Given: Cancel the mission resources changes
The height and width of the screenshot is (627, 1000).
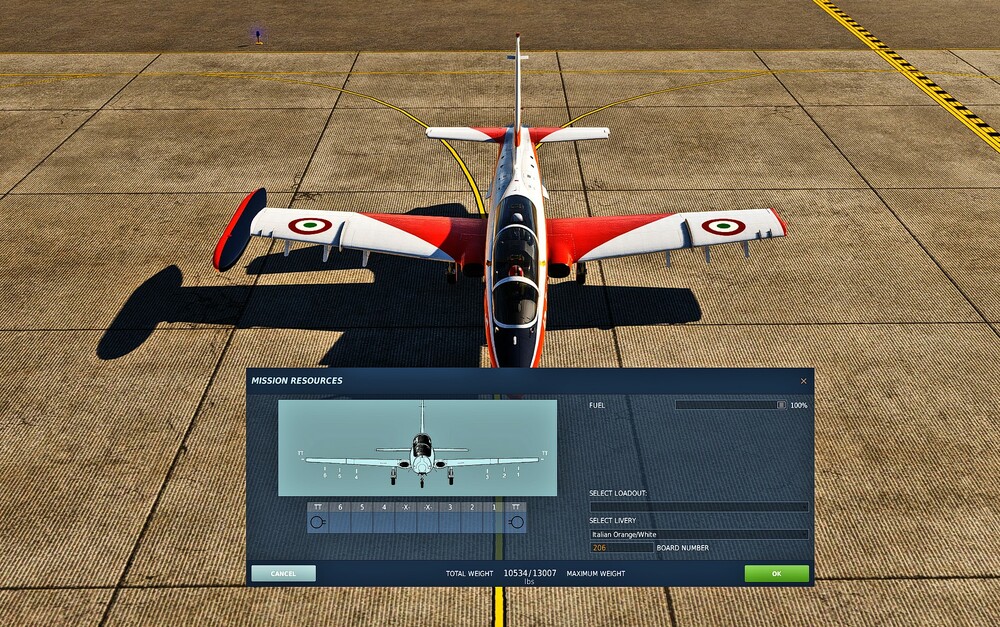Looking at the screenshot, I should 283,573.
